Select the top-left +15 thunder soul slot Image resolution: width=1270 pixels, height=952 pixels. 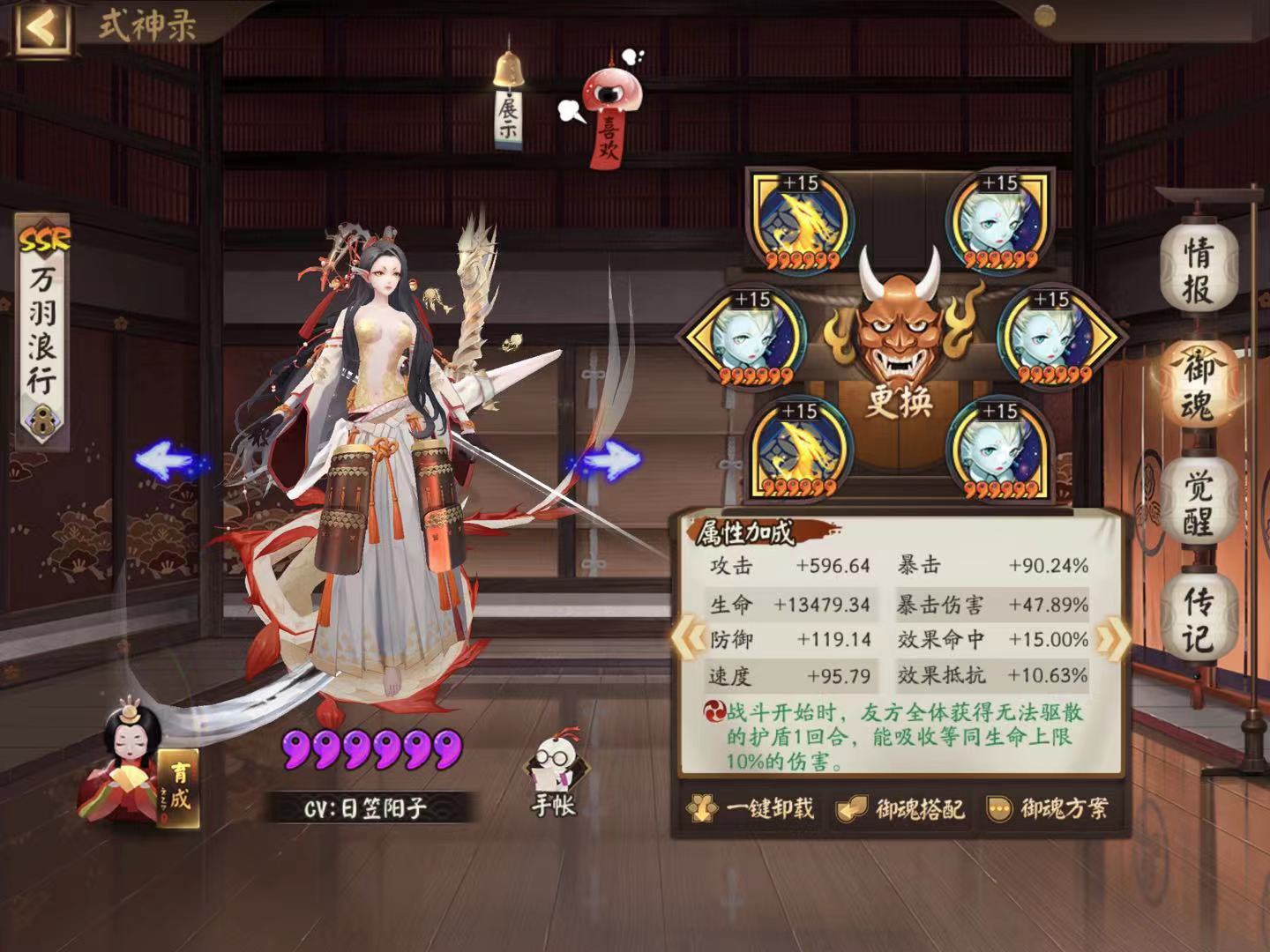pos(801,219)
